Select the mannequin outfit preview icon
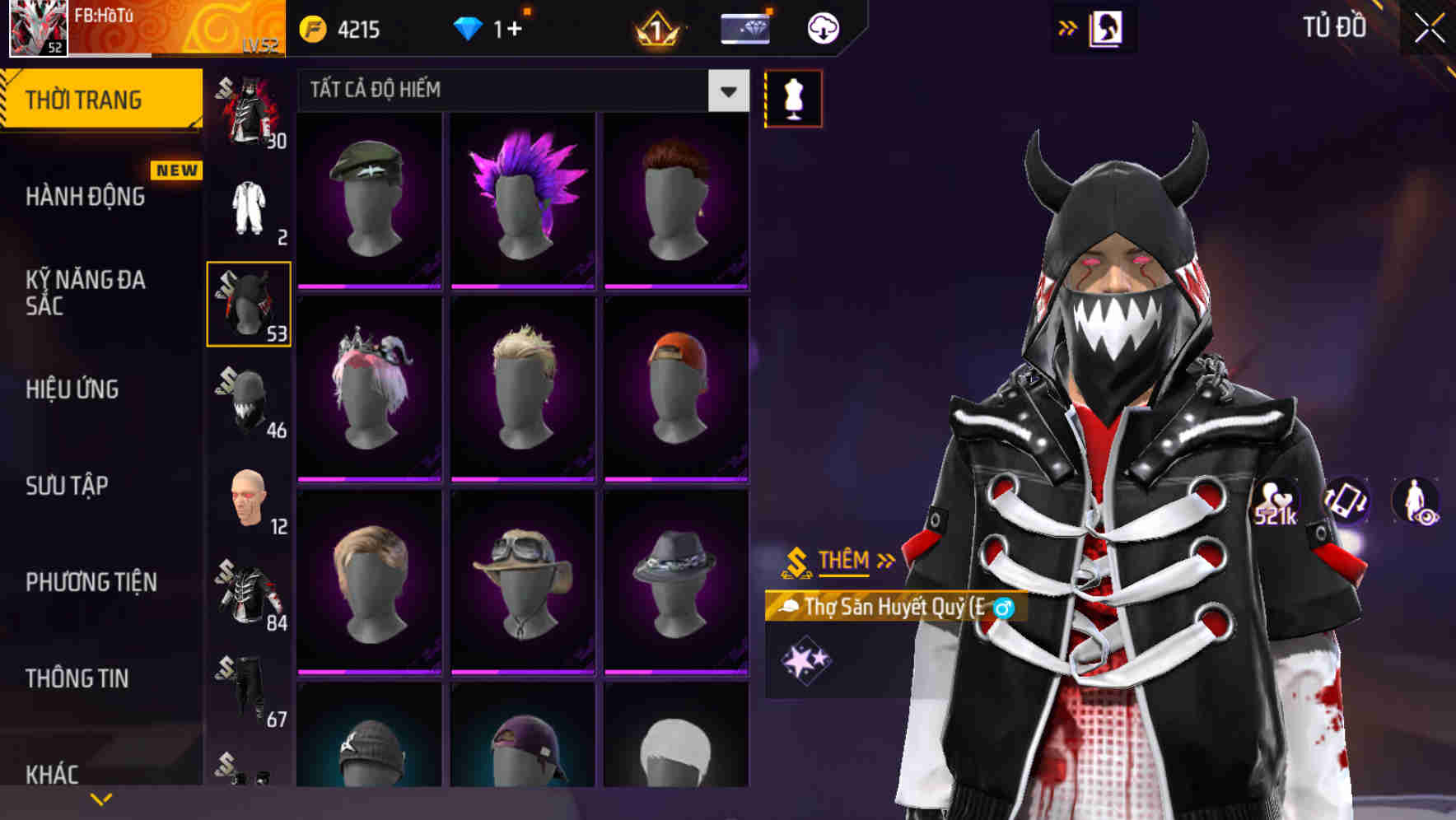1456x820 pixels. (x=793, y=98)
